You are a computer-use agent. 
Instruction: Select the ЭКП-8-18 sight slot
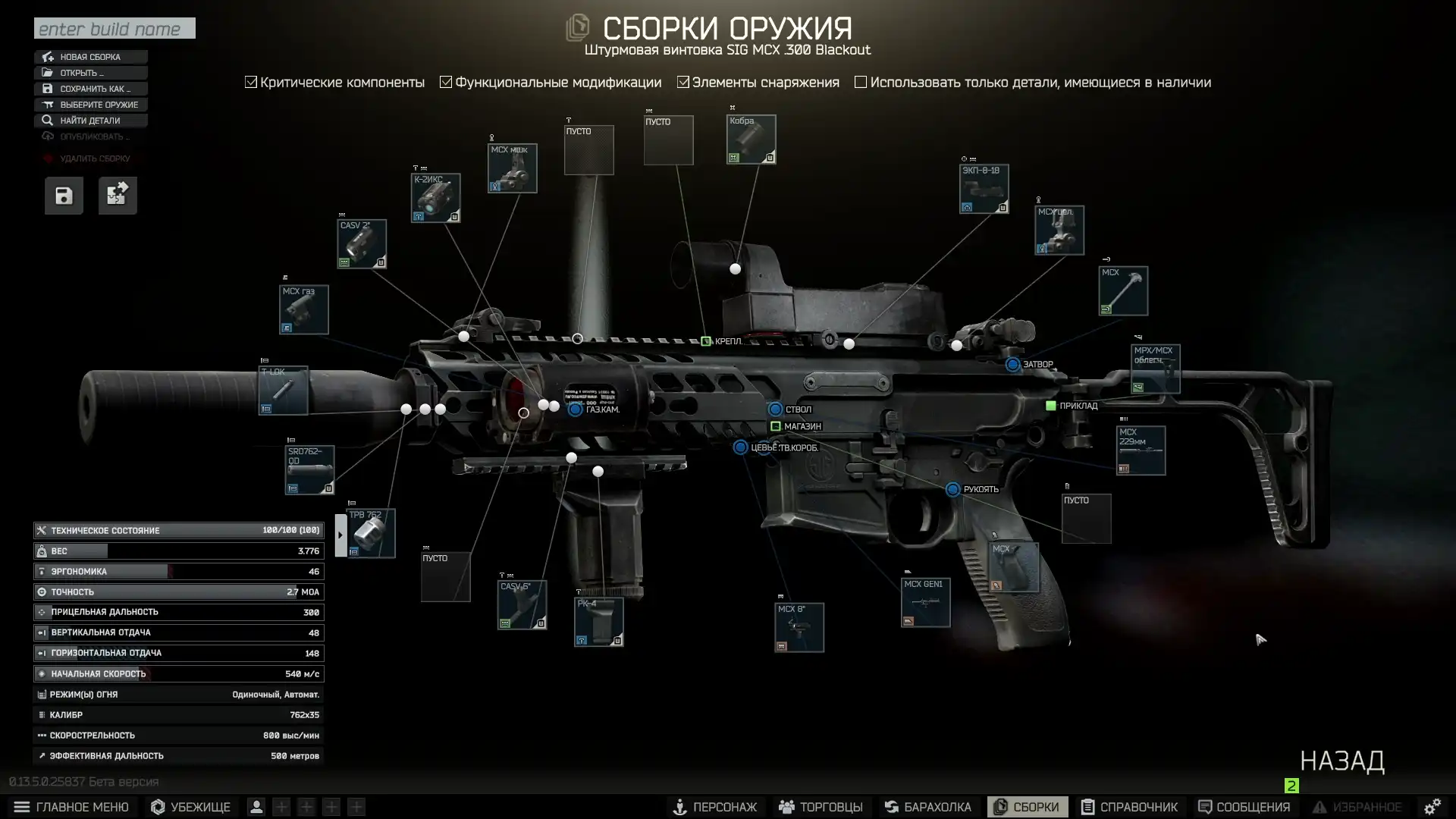click(984, 189)
